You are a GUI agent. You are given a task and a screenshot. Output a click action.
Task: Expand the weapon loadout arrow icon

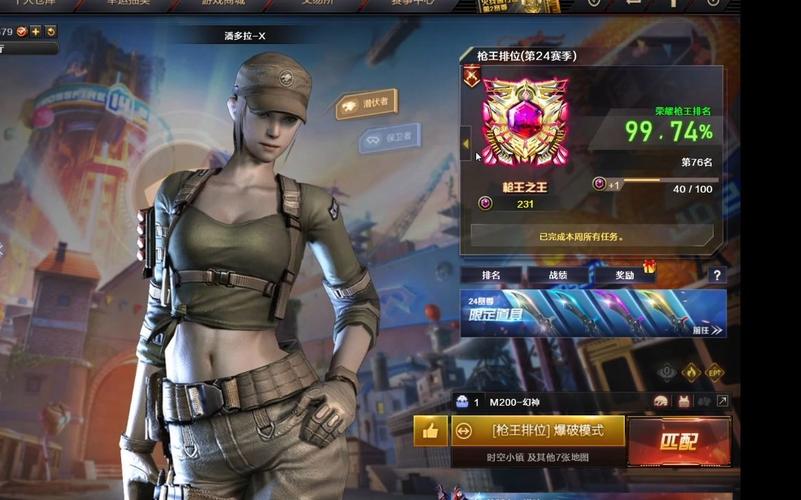[722, 401]
